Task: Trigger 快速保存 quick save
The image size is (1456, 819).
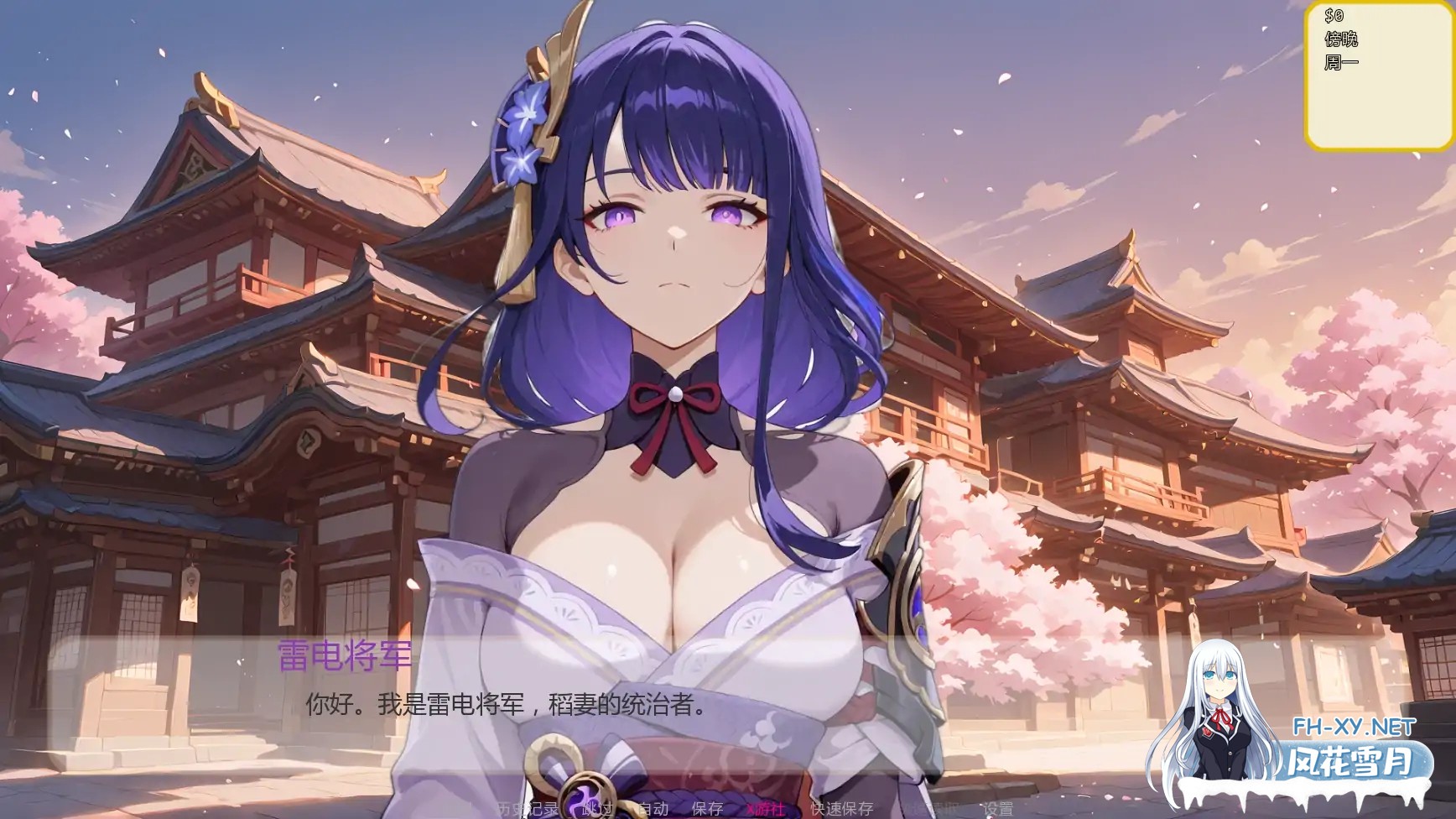Action: click(843, 807)
